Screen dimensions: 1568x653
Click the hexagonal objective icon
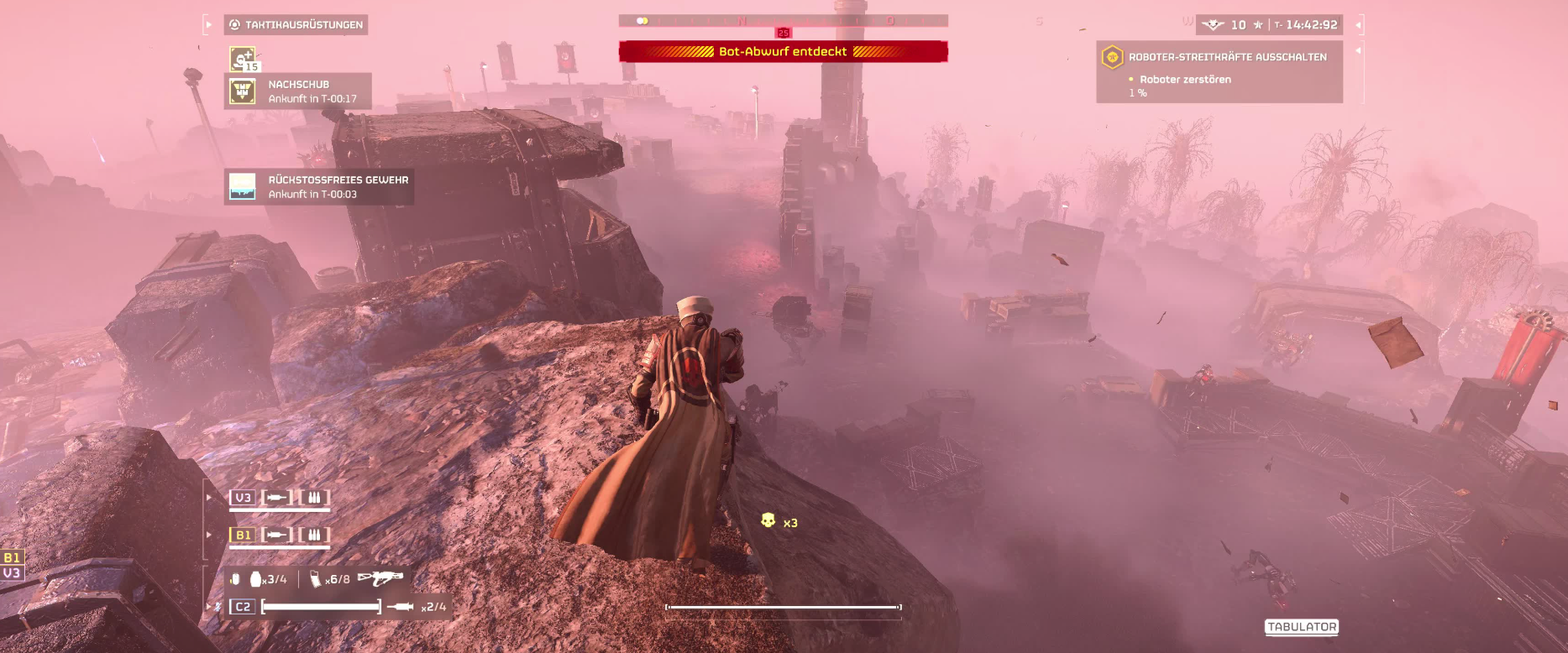point(1112,57)
